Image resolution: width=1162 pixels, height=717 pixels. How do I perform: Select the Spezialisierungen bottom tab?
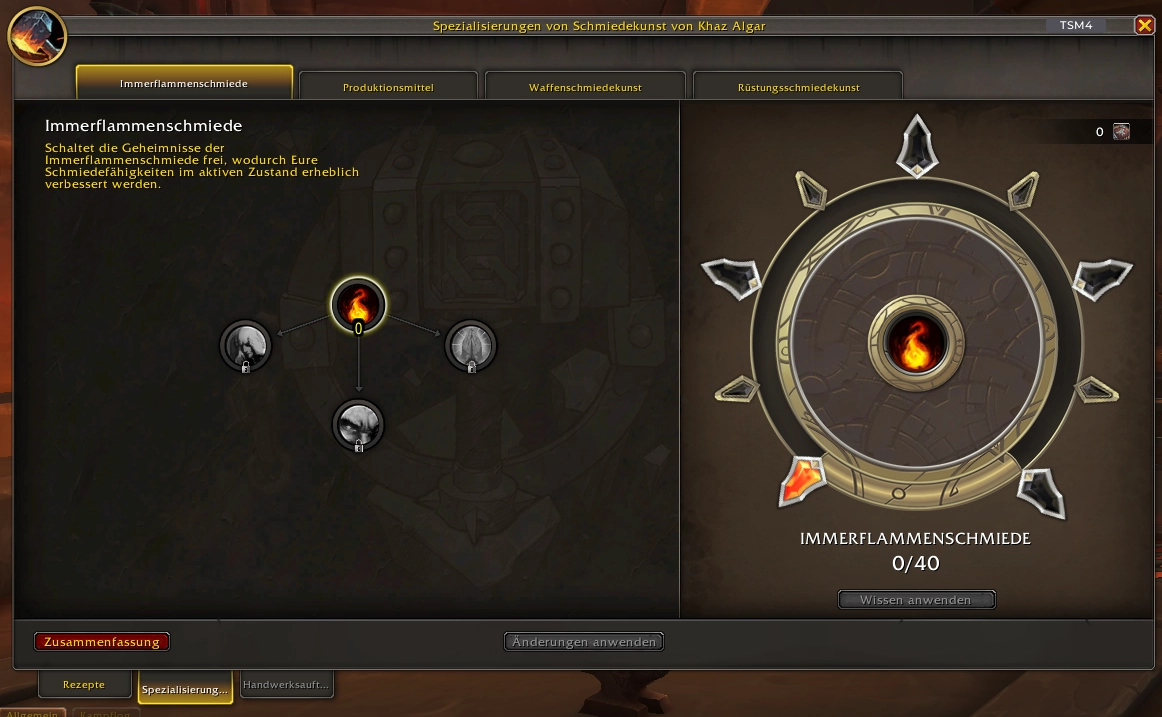coord(185,689)
